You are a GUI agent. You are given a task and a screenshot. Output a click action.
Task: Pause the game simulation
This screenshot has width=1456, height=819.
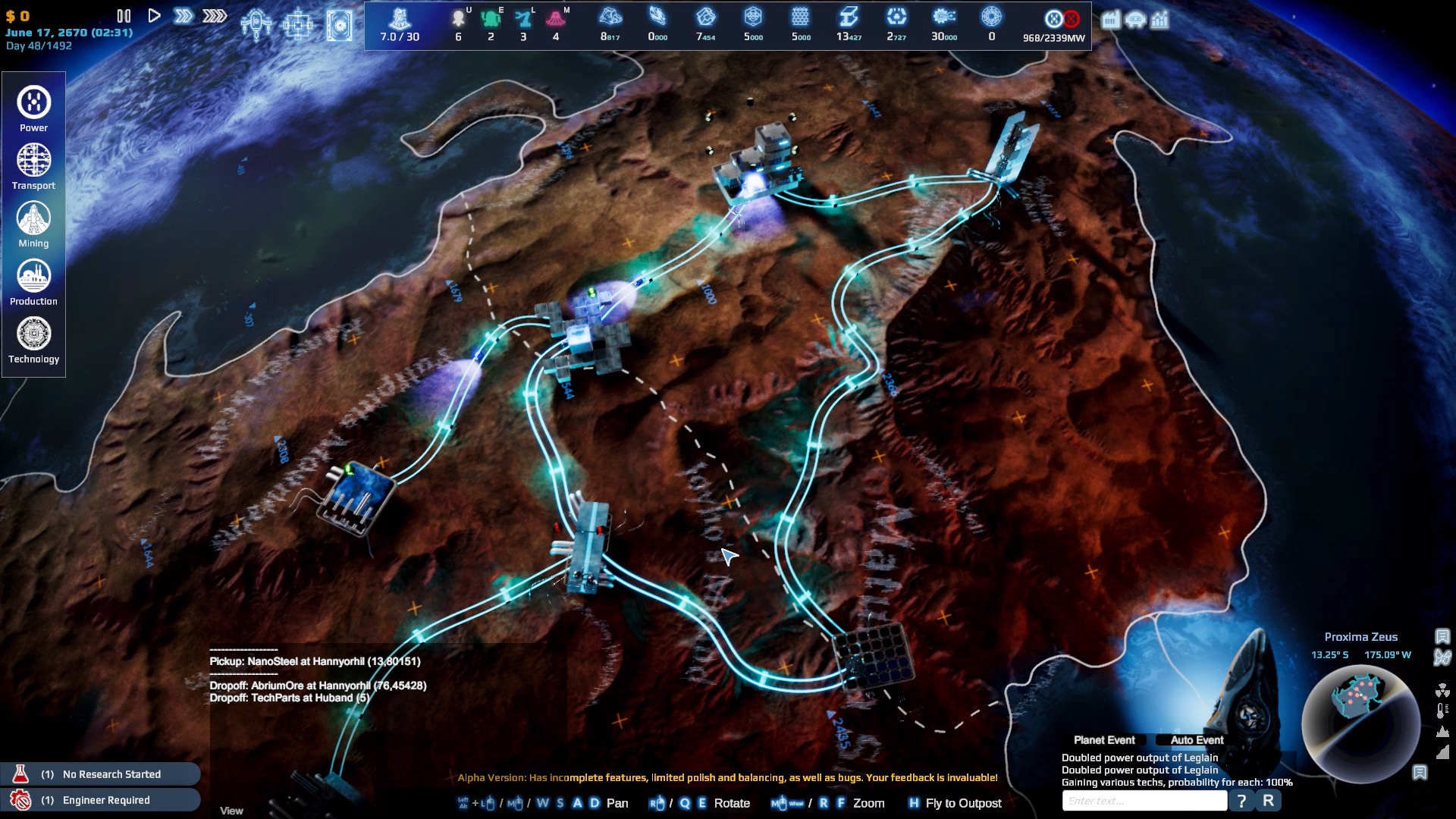[124, 16]
